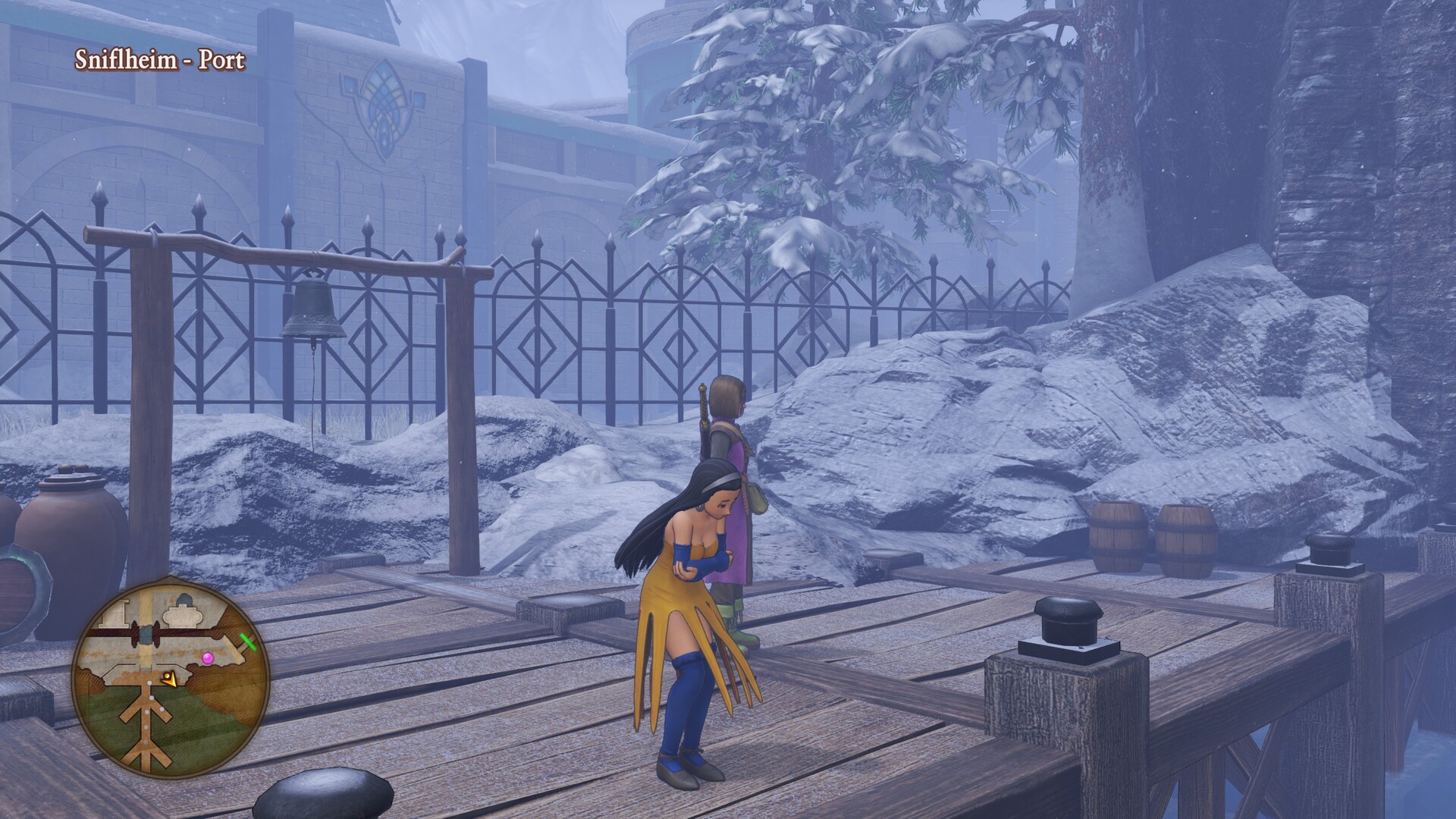
Task: Select the pink marker on the minimap
Action: [x=208, y=658]
